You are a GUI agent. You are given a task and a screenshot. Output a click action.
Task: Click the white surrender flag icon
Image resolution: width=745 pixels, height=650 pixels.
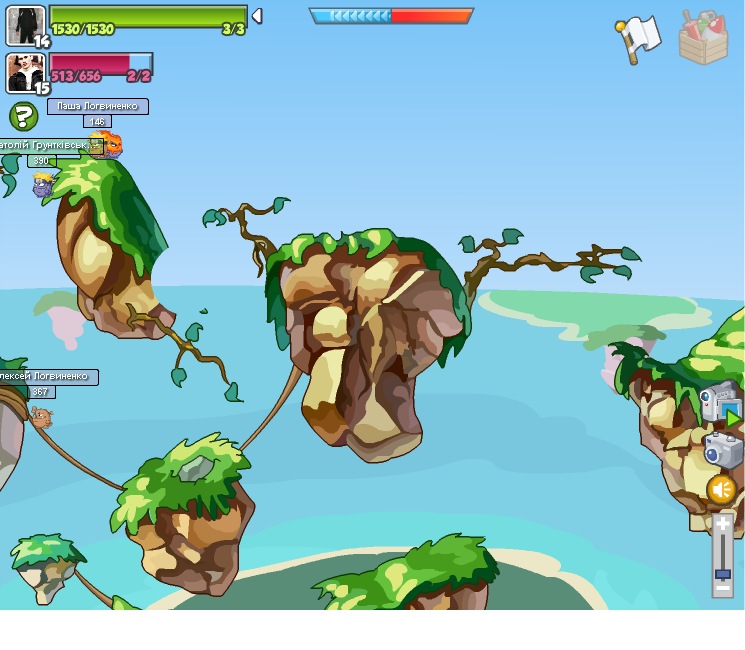point(638,38)
